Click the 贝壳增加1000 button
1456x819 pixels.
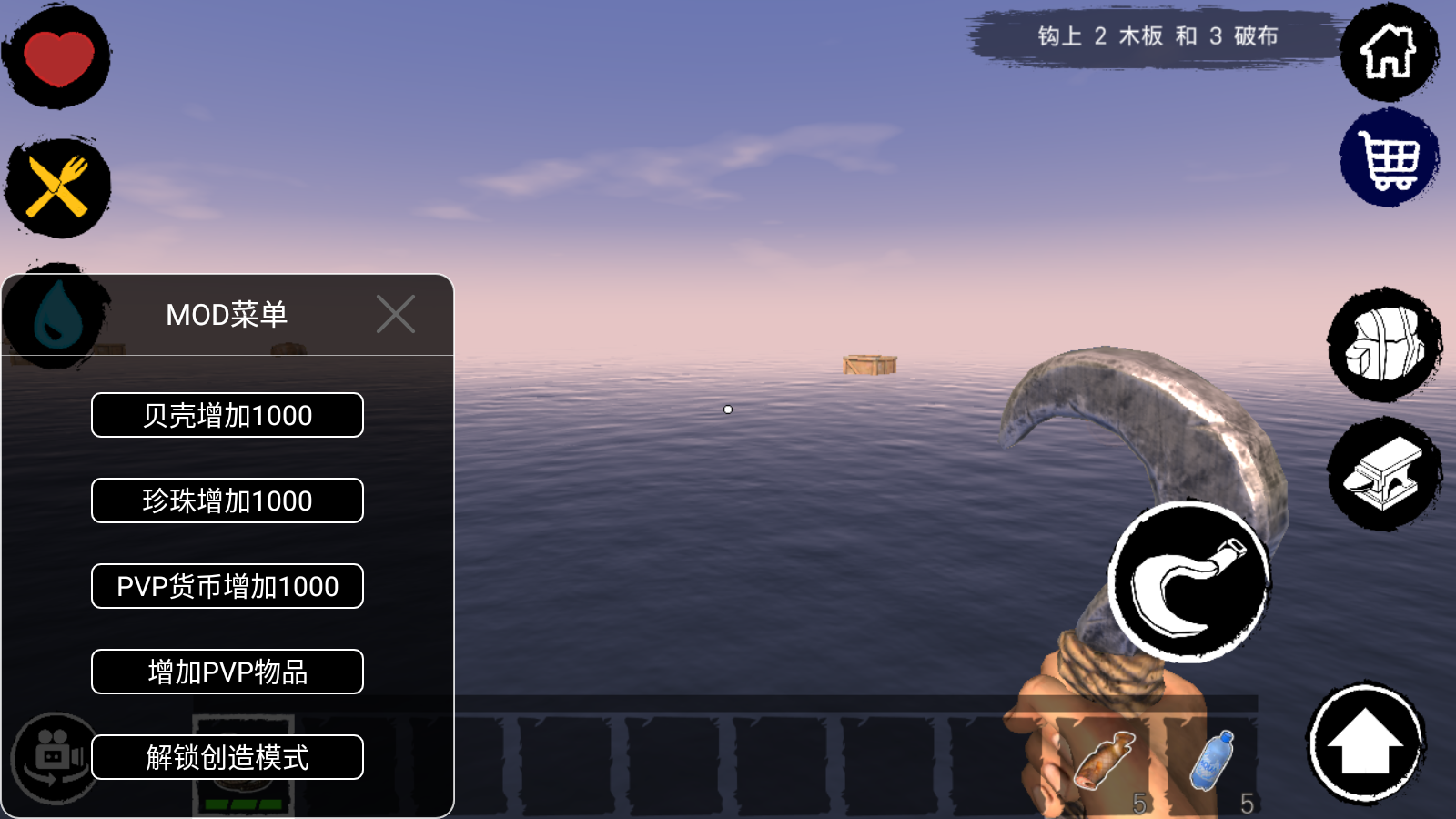(x=227, y=415)
